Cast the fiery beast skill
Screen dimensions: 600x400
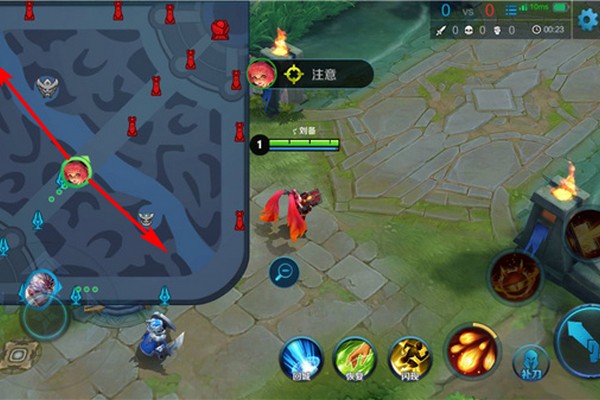point(515,275)
